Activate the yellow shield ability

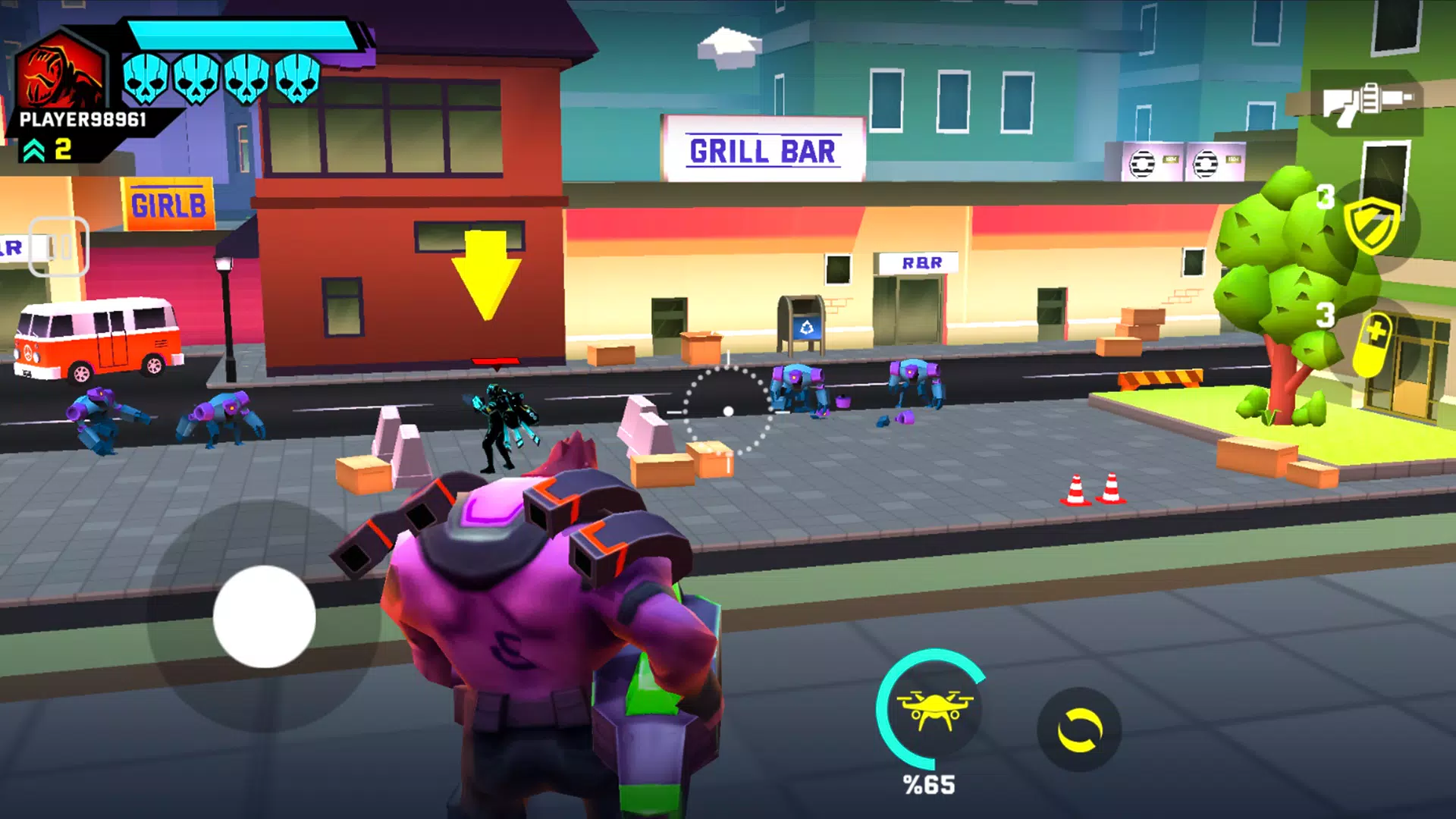click(1371, 226)
